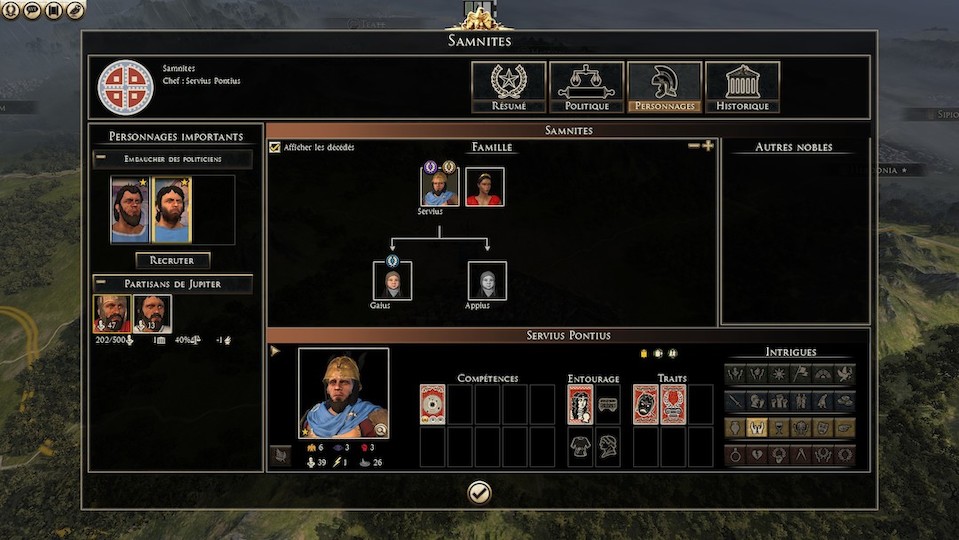Open Servius Pontius large portrait
959x540 pixels.
tap(343, 393)
